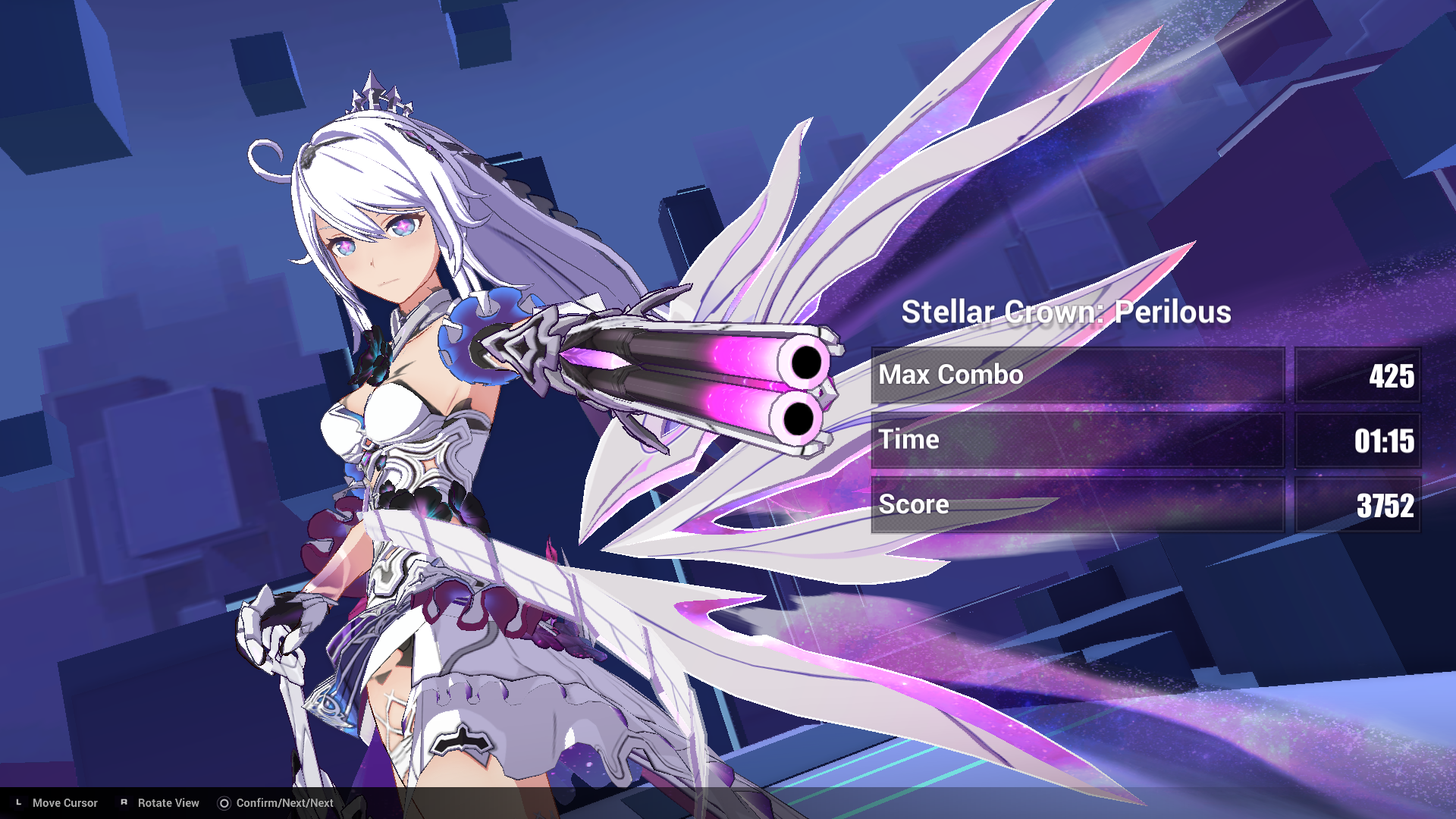Viewport: 1456px width, 819px height.
Task: Click Rotate View label
Action: pyautogui.click(x=168, y=802)
